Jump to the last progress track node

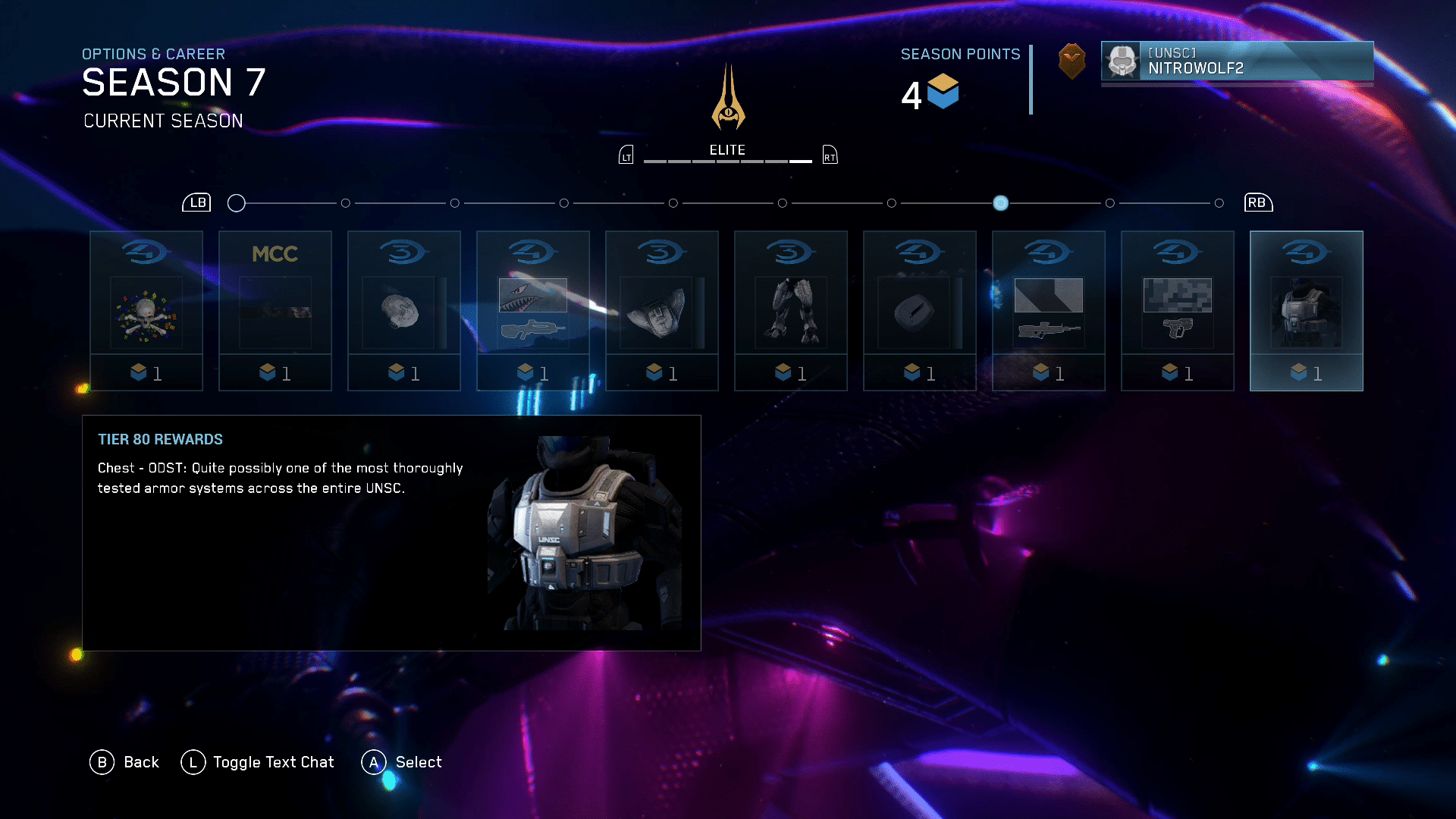1219,203
